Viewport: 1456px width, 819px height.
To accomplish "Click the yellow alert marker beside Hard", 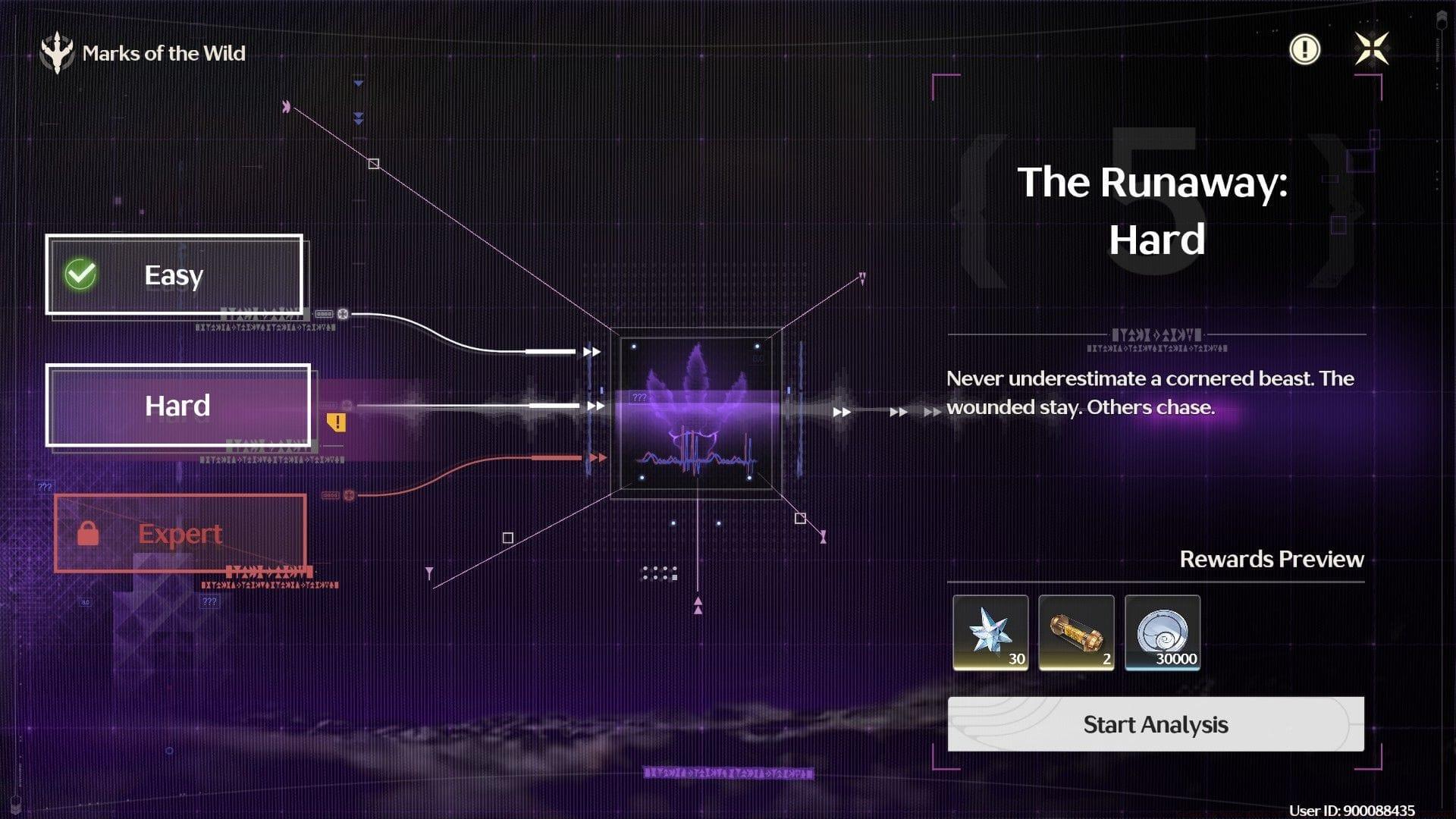I will click(x=336, y=422).
